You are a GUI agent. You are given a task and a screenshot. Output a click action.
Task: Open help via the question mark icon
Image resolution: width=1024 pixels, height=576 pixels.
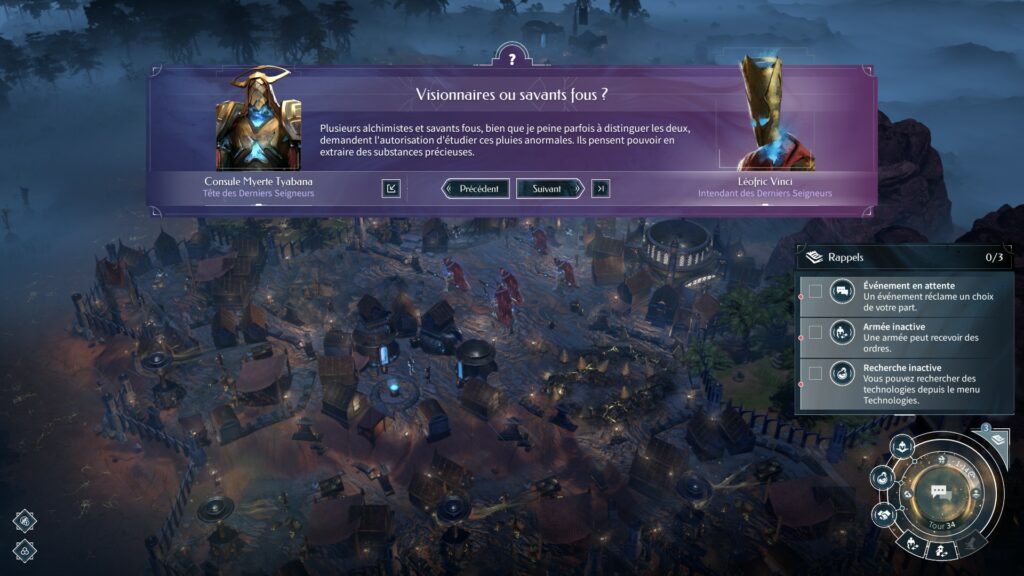[511, 59]
